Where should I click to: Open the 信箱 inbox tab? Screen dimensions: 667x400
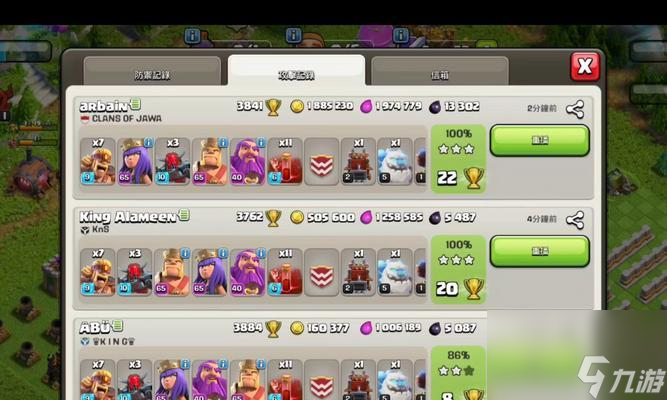[x=439, y=74]
